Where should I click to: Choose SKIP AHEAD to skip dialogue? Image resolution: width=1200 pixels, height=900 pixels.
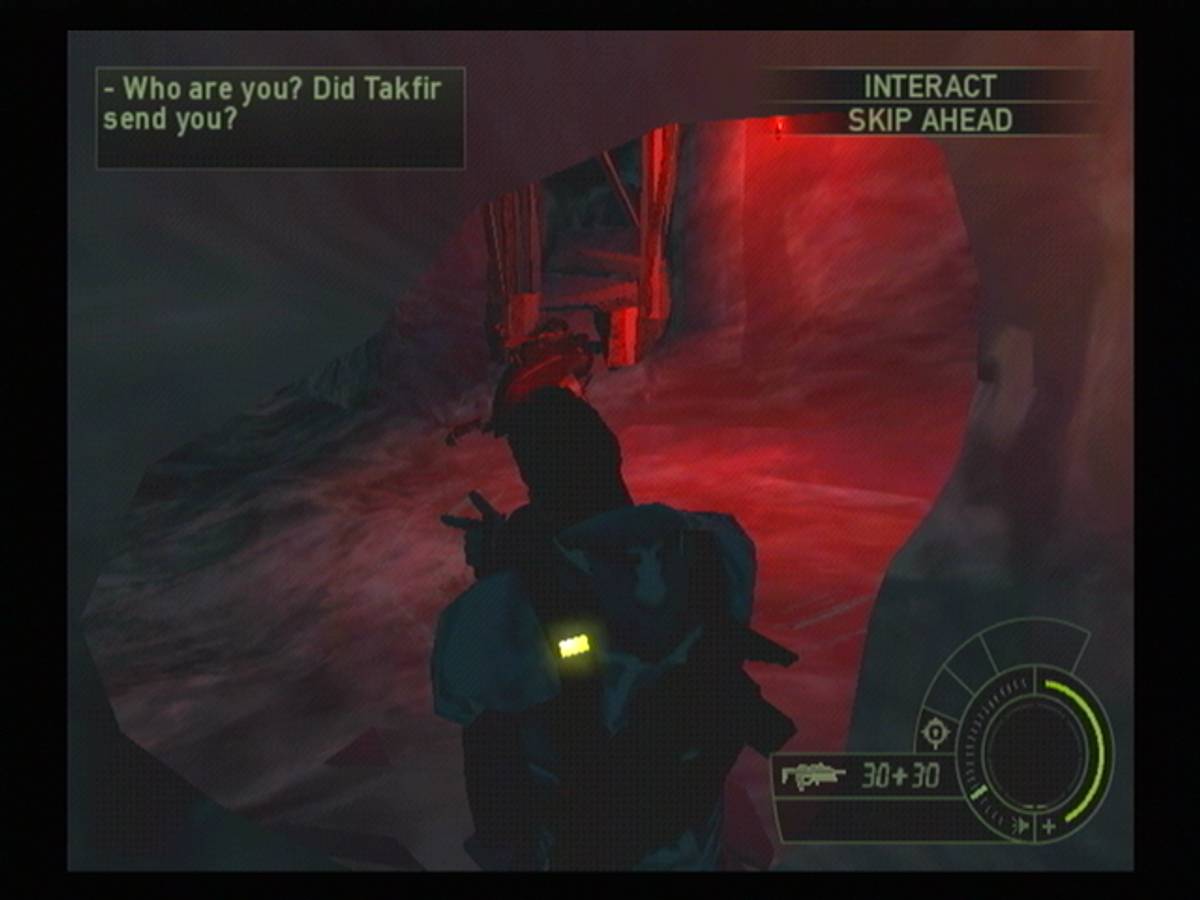tap(929, 120)
